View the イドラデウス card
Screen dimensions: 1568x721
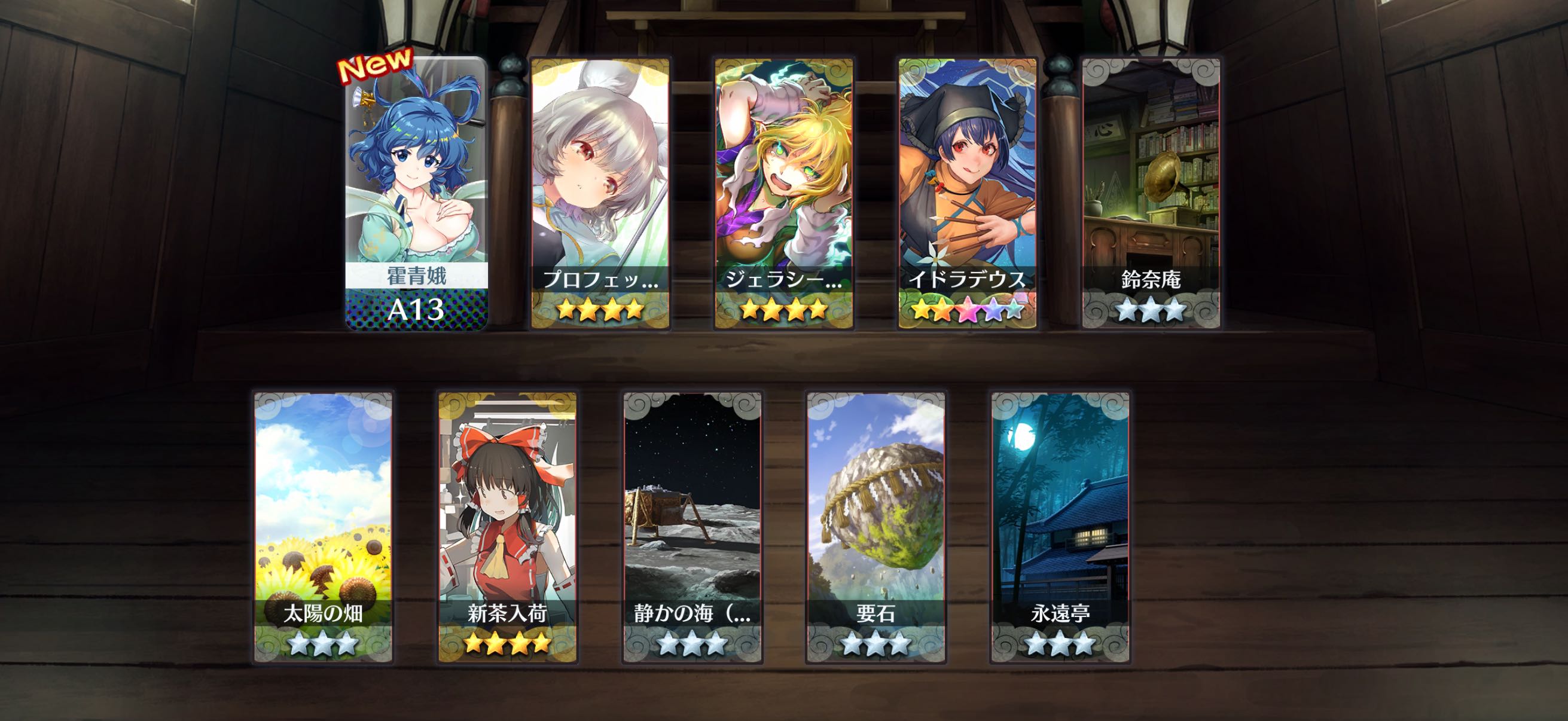[967, 194]
